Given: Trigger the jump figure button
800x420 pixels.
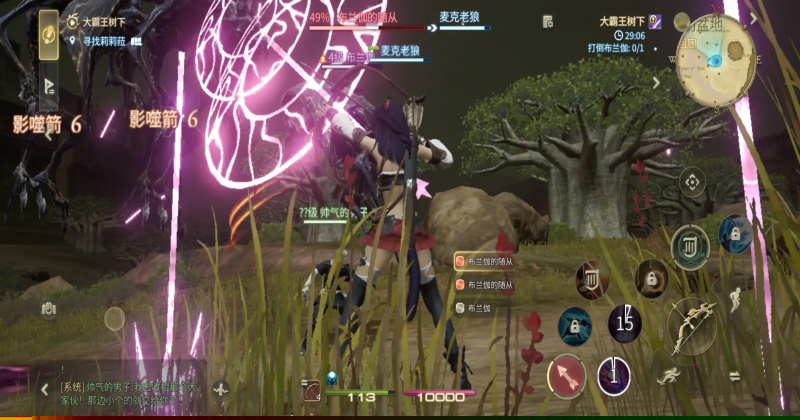Looking at the screenshot, I should coord(735,298).
